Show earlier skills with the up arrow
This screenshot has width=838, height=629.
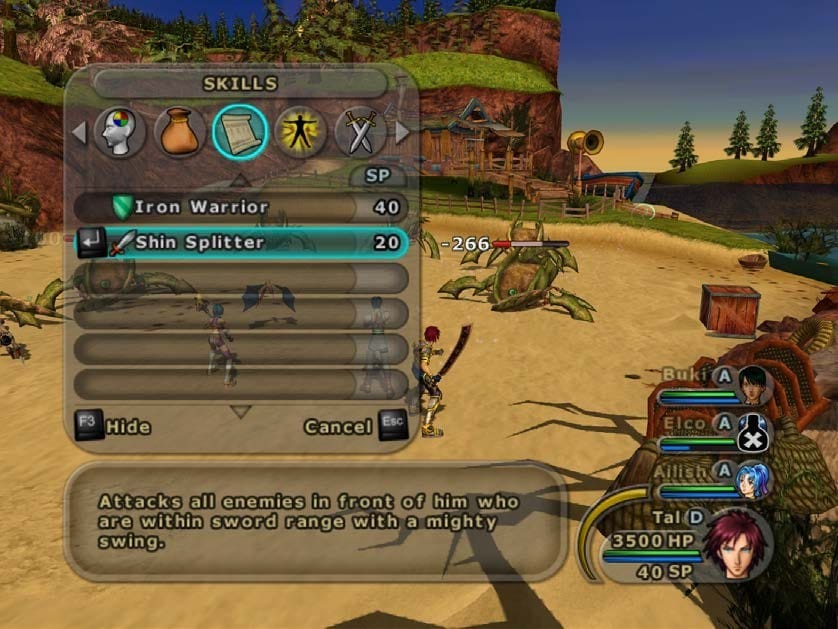pos(240,182)
